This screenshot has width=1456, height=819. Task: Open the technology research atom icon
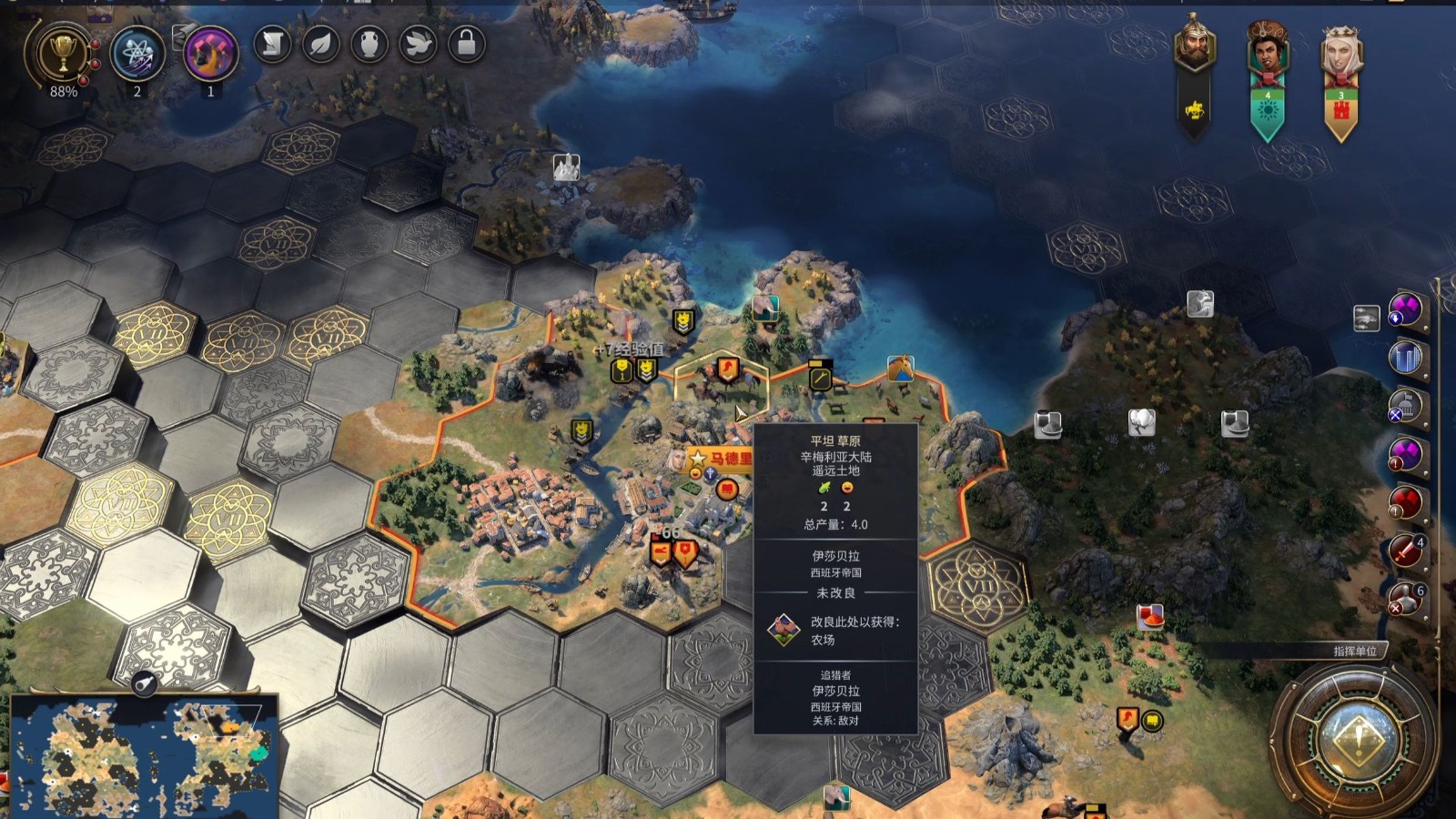137,53
